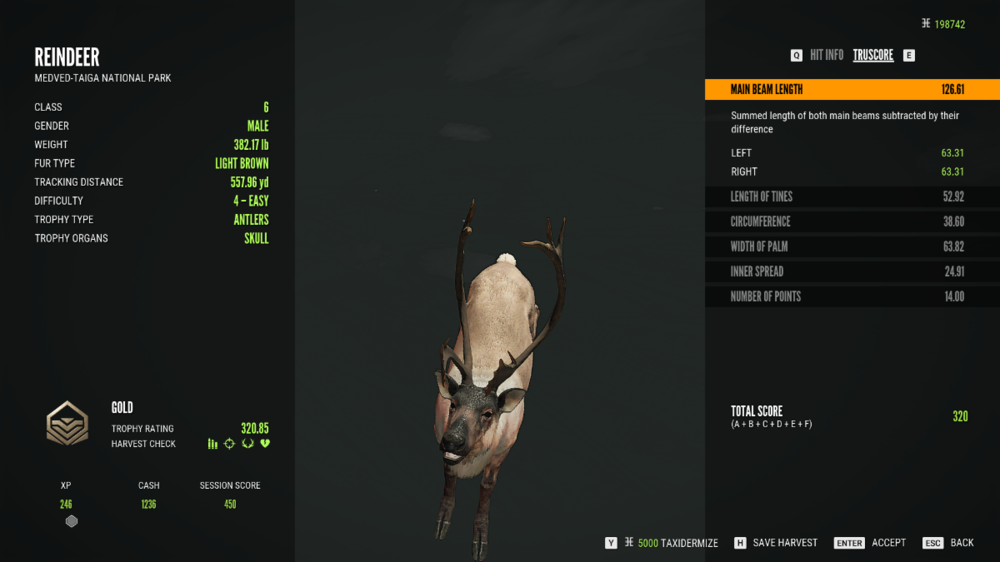Image resolution: width=1000 pixels, height=562 pixels.
Task: Select the Main Beam Length row
Action: 851,90
